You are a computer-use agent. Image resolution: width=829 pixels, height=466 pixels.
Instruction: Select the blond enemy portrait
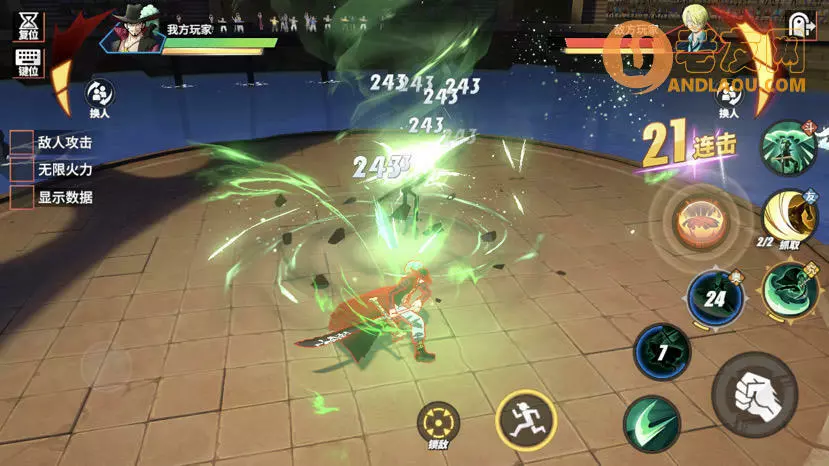tap(694, 22)
